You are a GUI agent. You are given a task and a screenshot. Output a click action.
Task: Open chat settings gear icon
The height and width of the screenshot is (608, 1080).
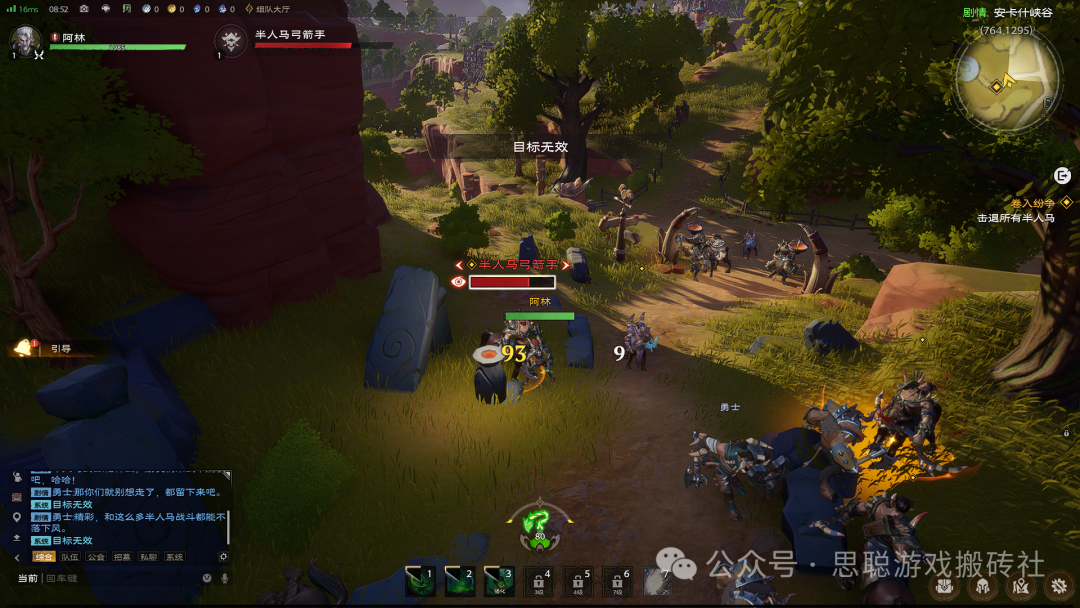click(223, 557)
